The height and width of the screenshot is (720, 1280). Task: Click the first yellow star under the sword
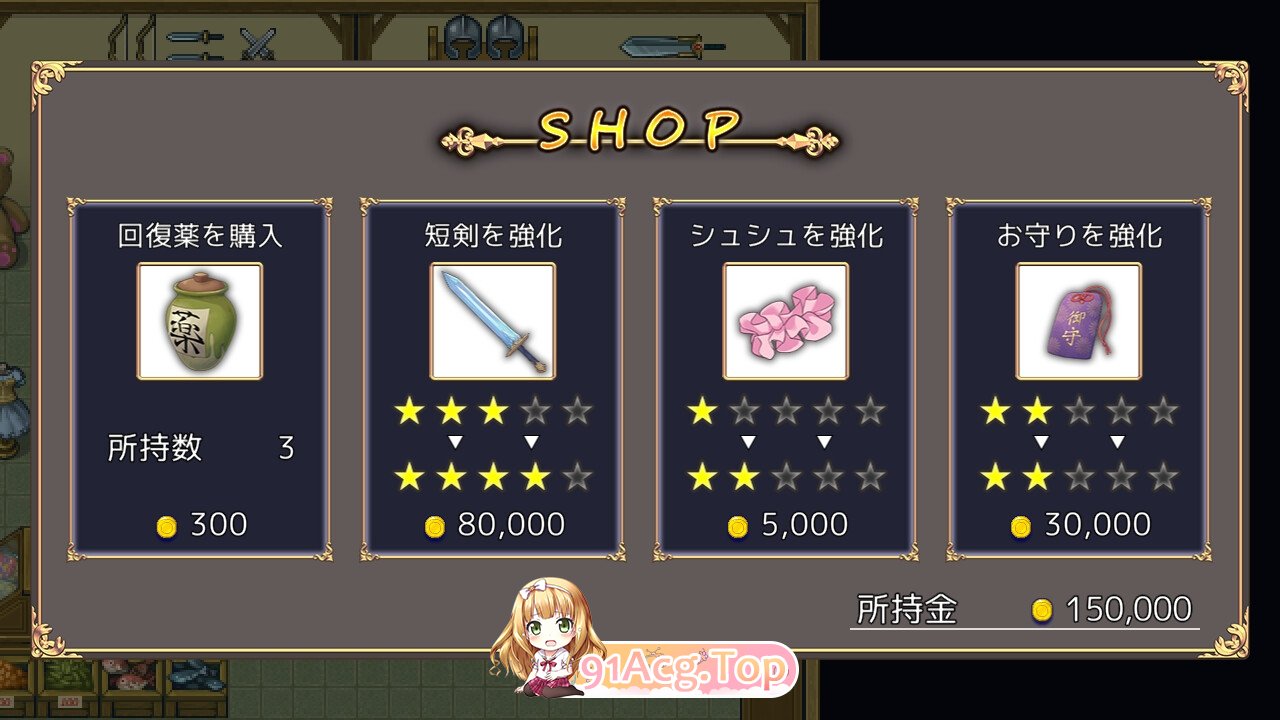[411, 410]
